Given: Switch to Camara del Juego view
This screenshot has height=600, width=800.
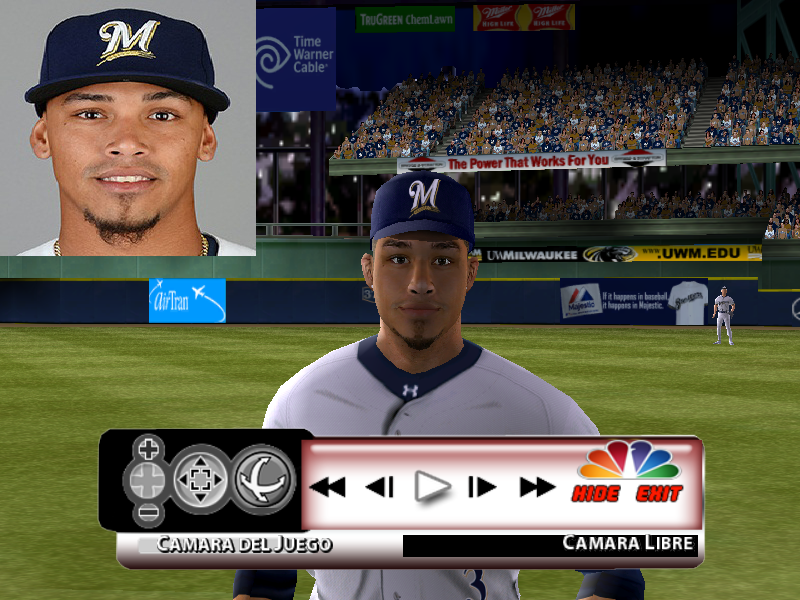Looking at the screenshot, I should pos(243,545).
